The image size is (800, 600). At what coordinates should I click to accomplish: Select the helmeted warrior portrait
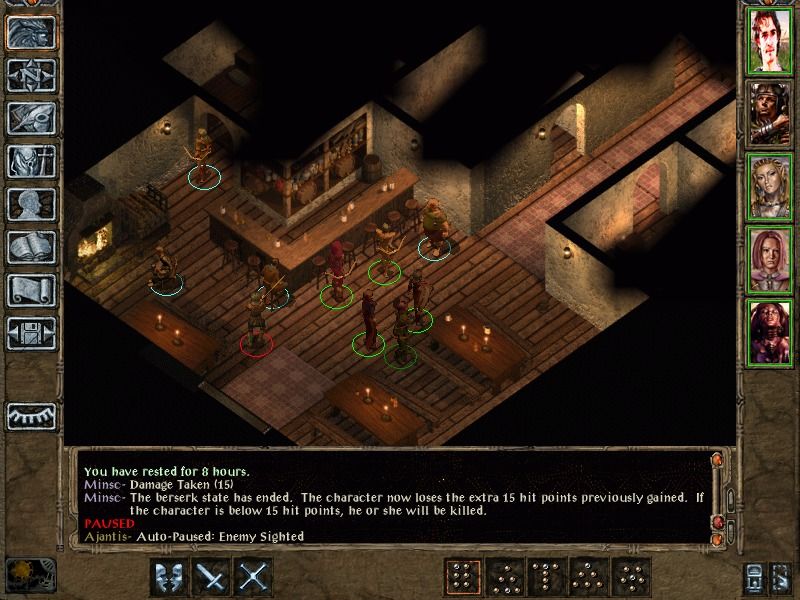click(x=769, y=115)
